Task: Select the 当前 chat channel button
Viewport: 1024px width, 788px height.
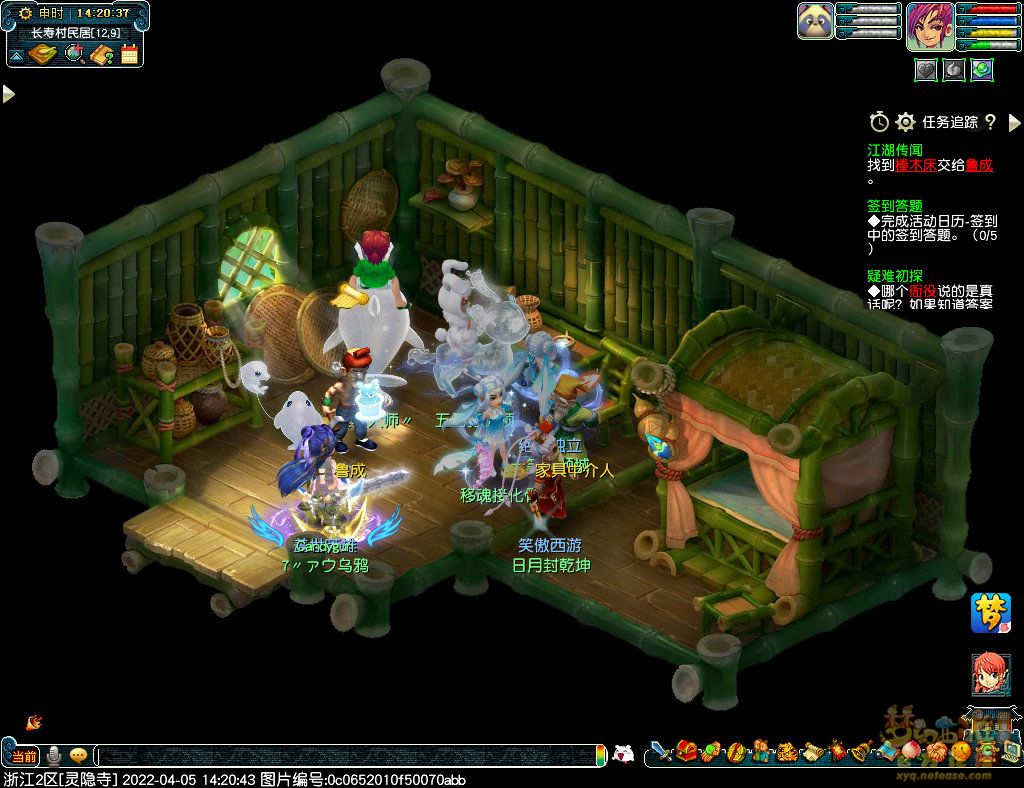Action: point(24,756)
